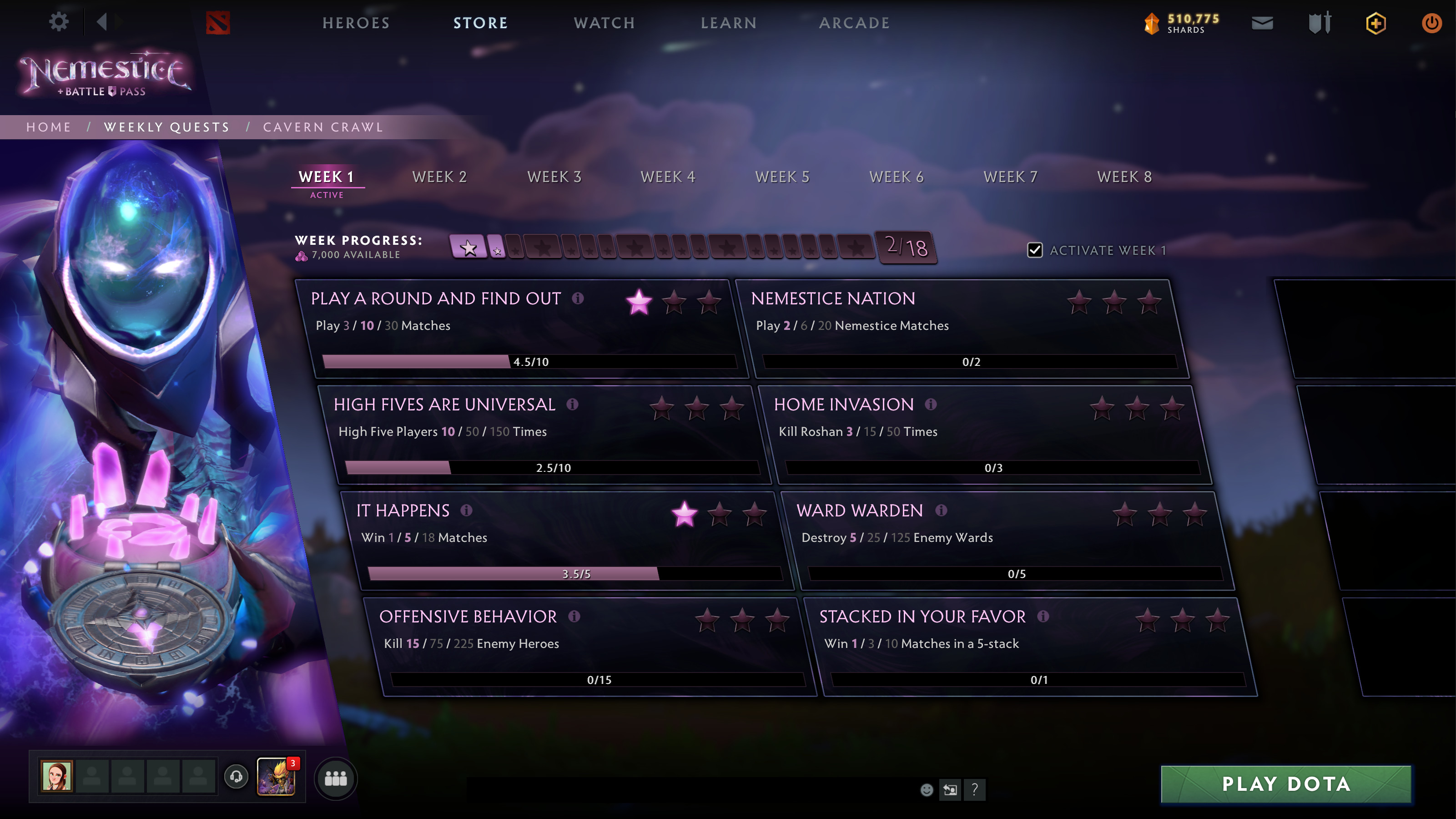1456x819 pixels.
Task: Open the settings gear icon
Action: click(58, 21)
